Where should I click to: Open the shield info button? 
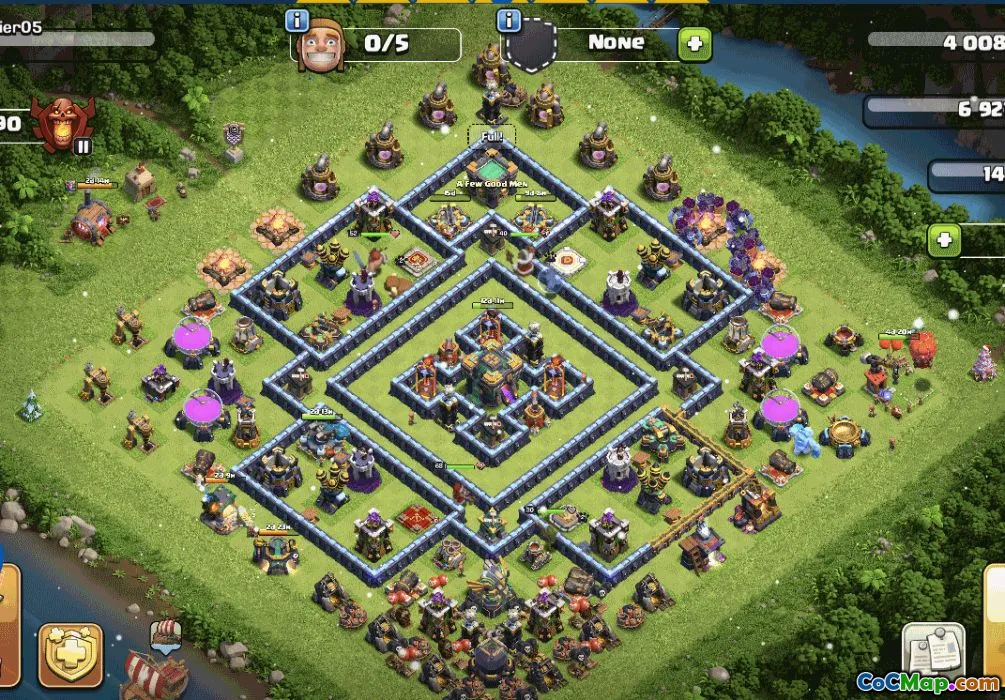[509, 20]
